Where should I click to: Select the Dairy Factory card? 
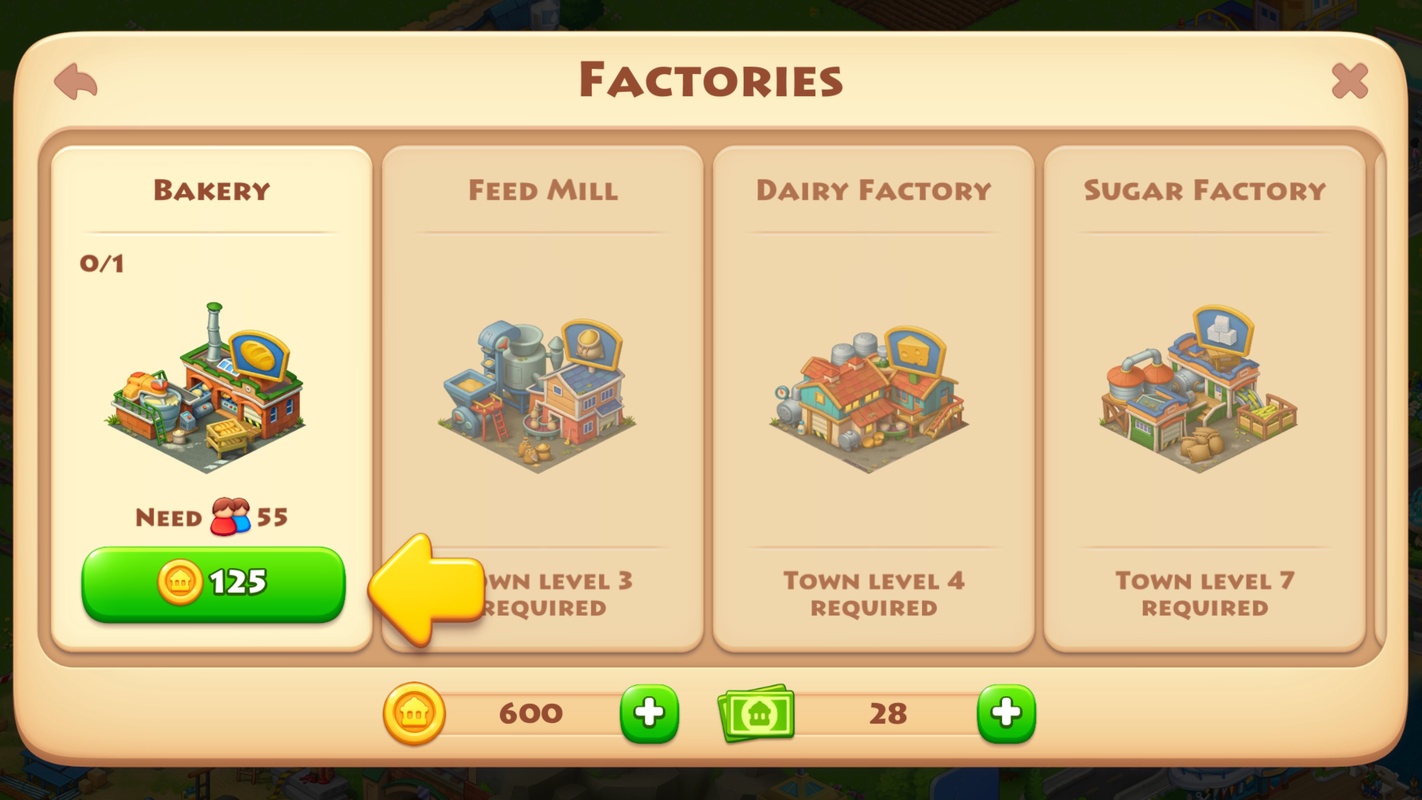[875, 395]
